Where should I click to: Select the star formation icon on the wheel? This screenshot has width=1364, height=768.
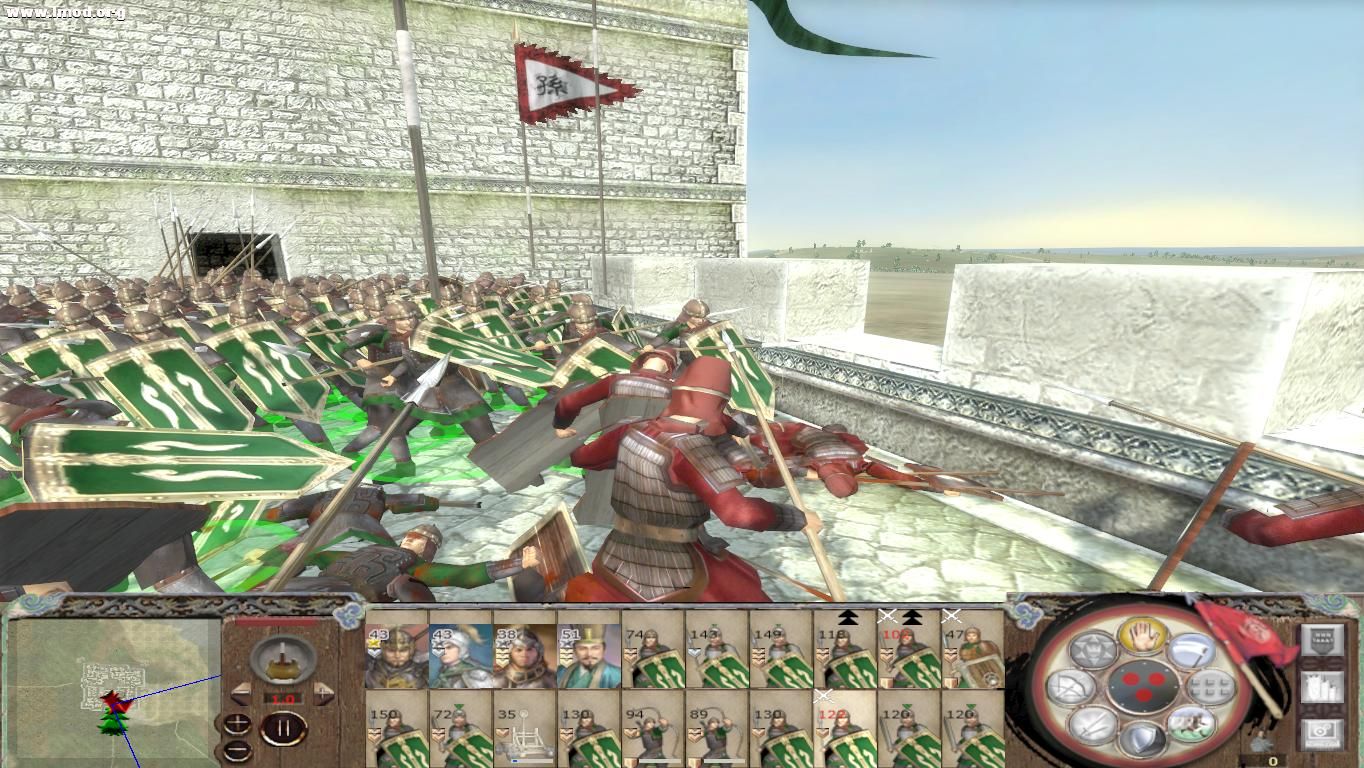click(1092, 647)
